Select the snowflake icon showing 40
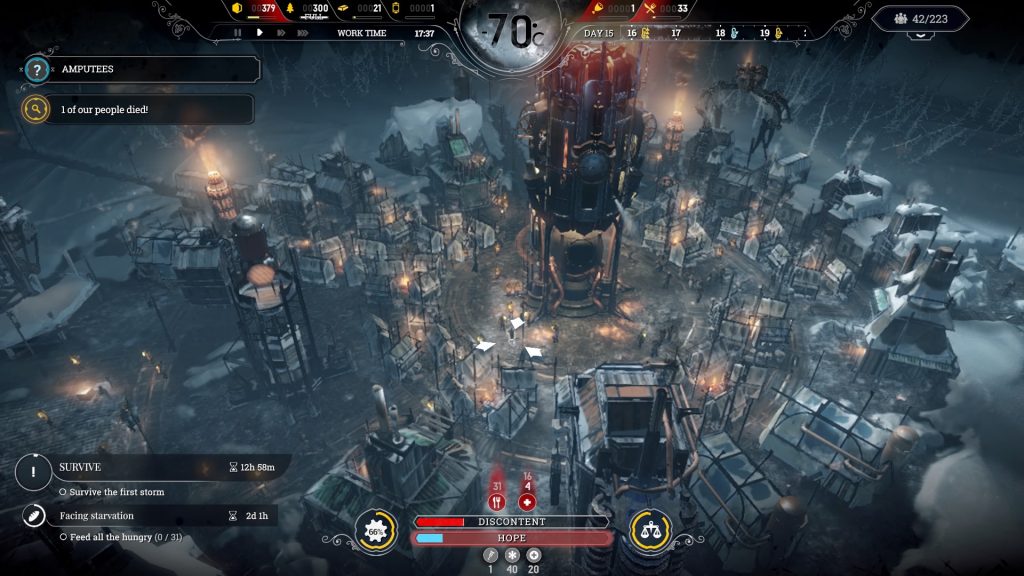1024x576 pixels. tap(512, 556)
